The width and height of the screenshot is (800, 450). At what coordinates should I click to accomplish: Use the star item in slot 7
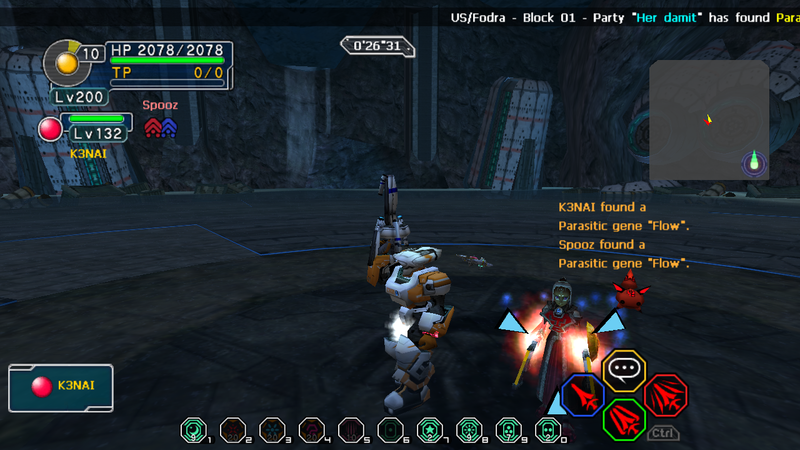pyautogui.click(x=429, y=430)
